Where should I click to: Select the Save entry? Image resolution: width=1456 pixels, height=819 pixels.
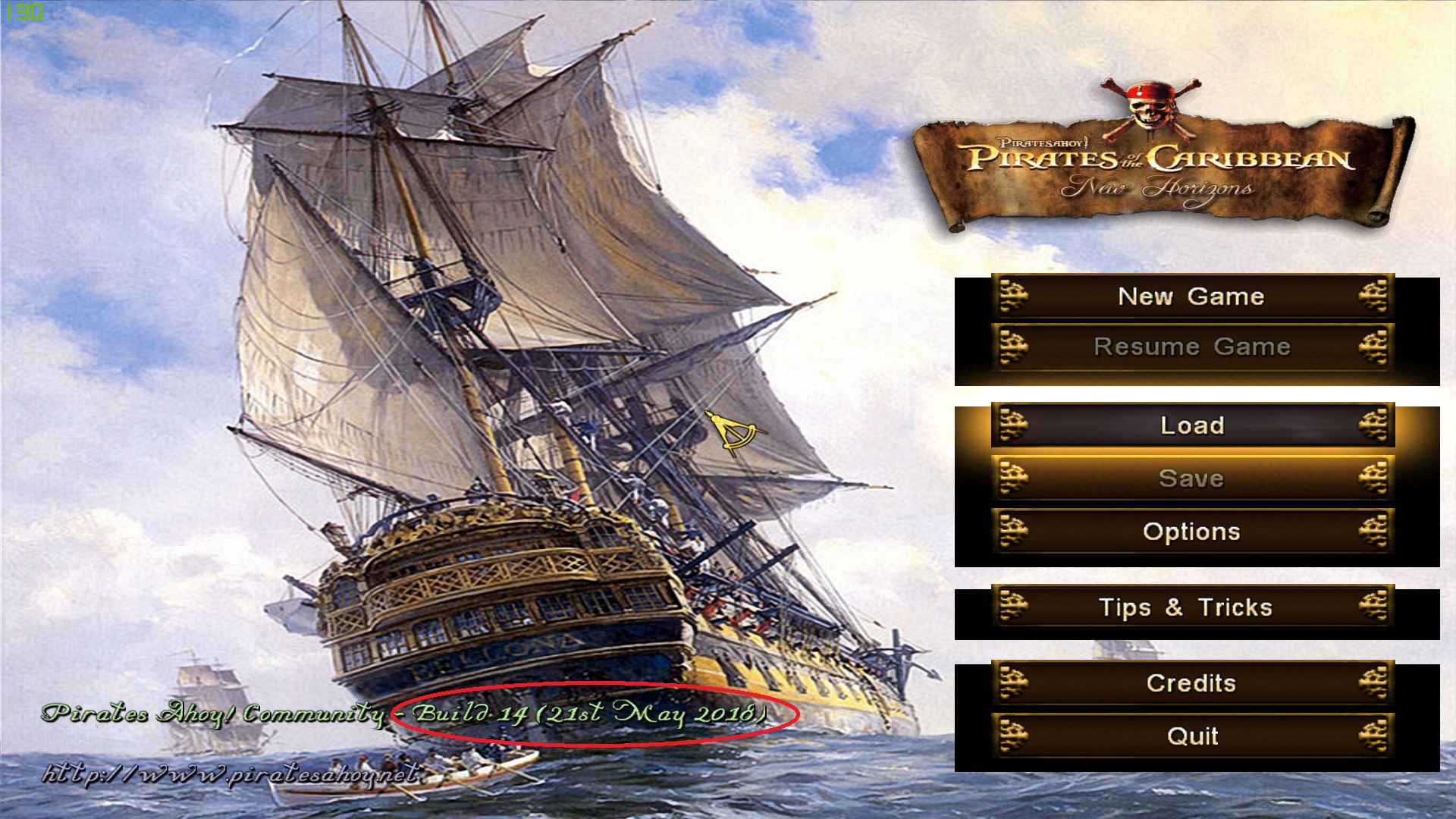1191,479
